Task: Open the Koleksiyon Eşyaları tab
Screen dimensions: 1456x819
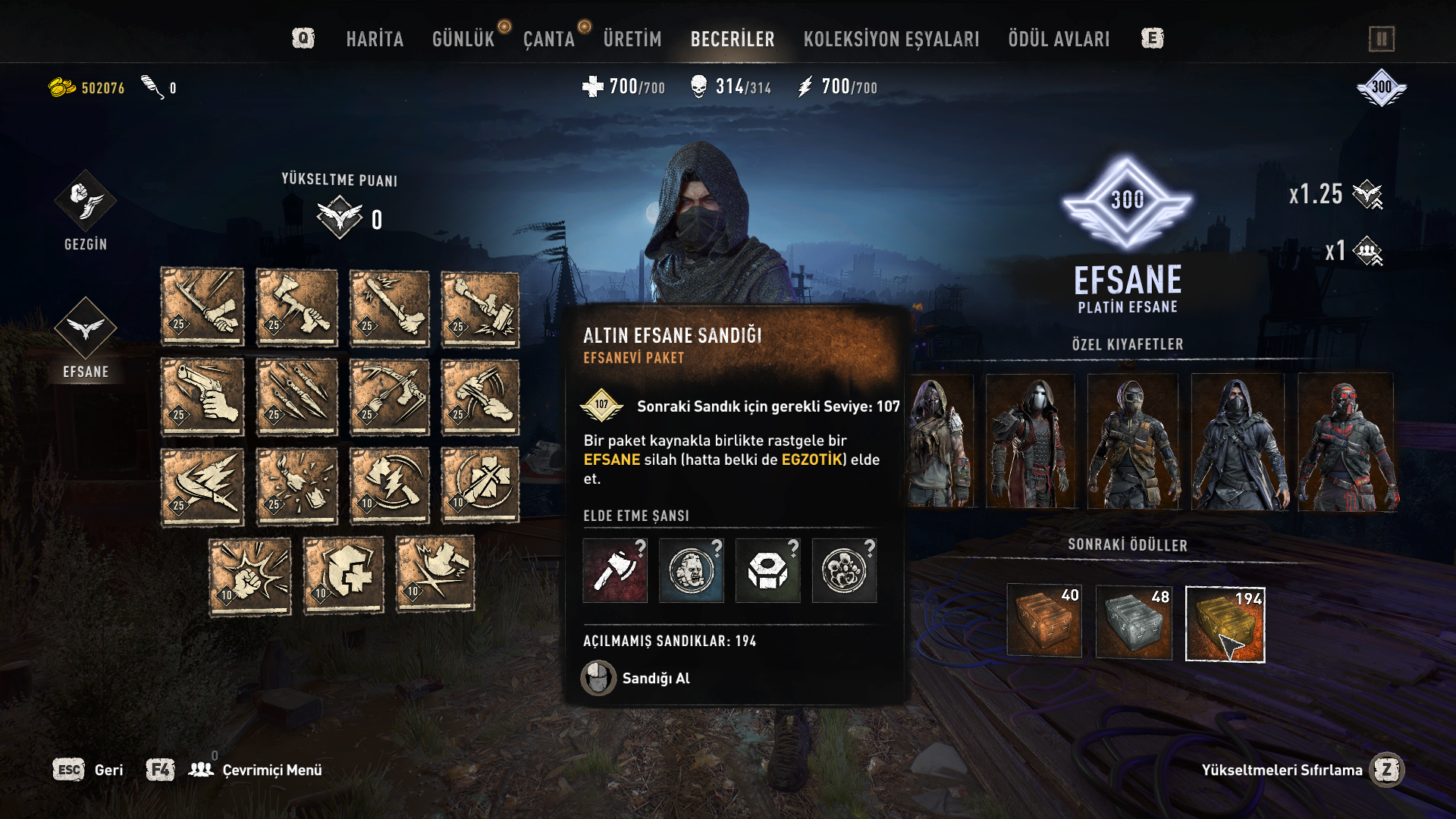Action: click(x=891, y=39)
